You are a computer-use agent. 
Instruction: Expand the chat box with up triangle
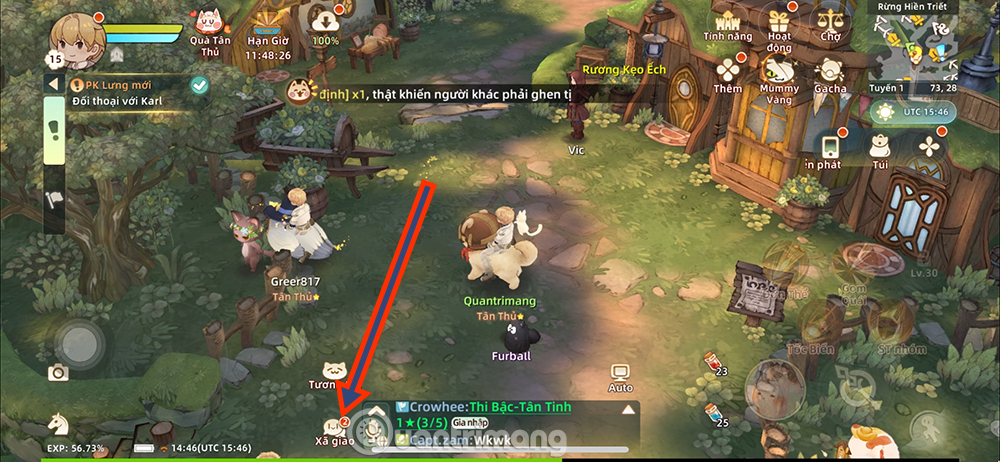click(628, 409)
